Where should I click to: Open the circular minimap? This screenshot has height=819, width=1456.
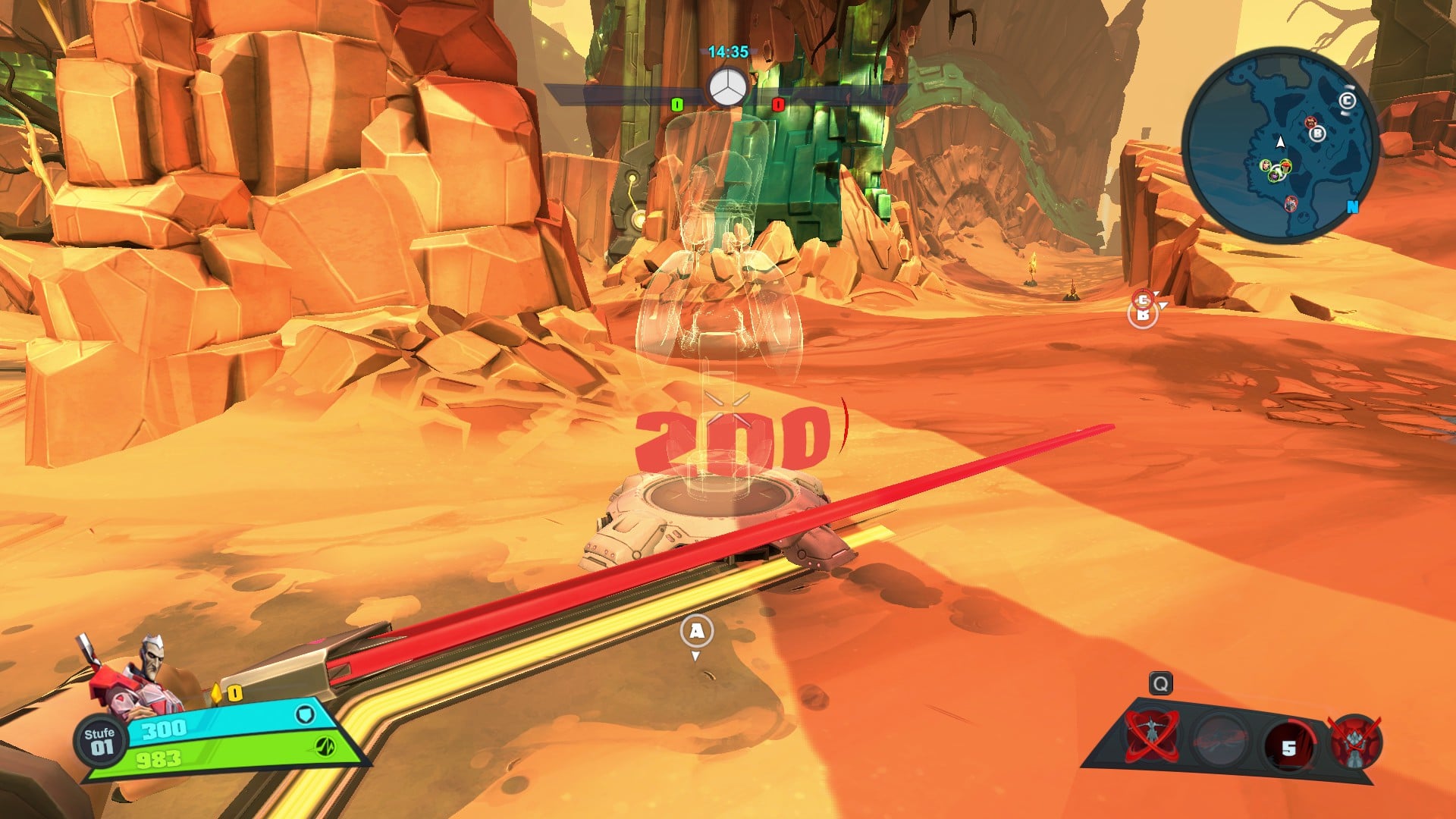point(1279,146)
